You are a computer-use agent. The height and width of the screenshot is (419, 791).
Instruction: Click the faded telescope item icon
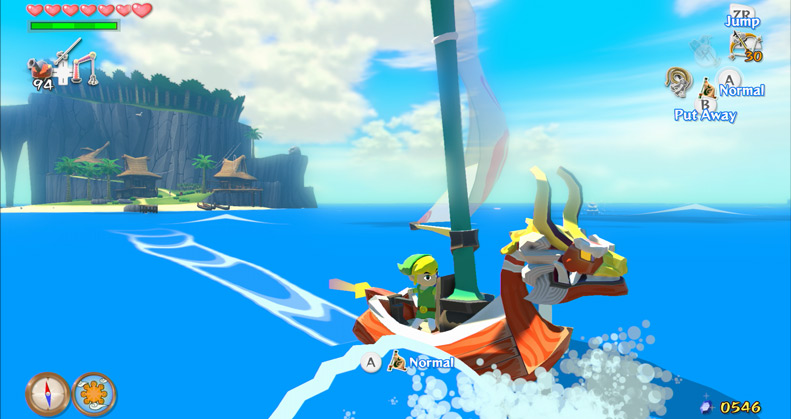[x=705, y=48]
